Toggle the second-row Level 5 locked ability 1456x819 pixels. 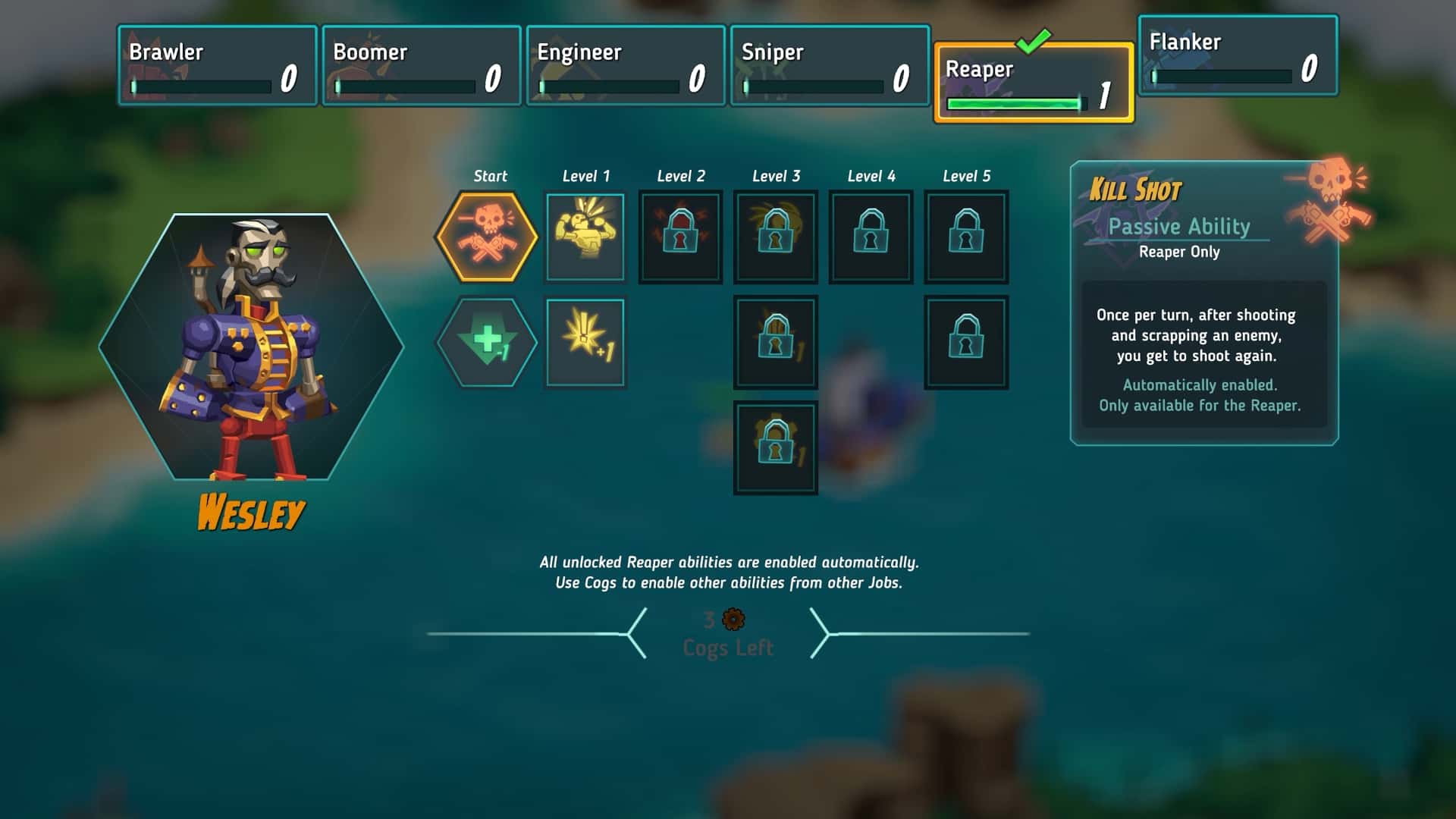point(966,342)
